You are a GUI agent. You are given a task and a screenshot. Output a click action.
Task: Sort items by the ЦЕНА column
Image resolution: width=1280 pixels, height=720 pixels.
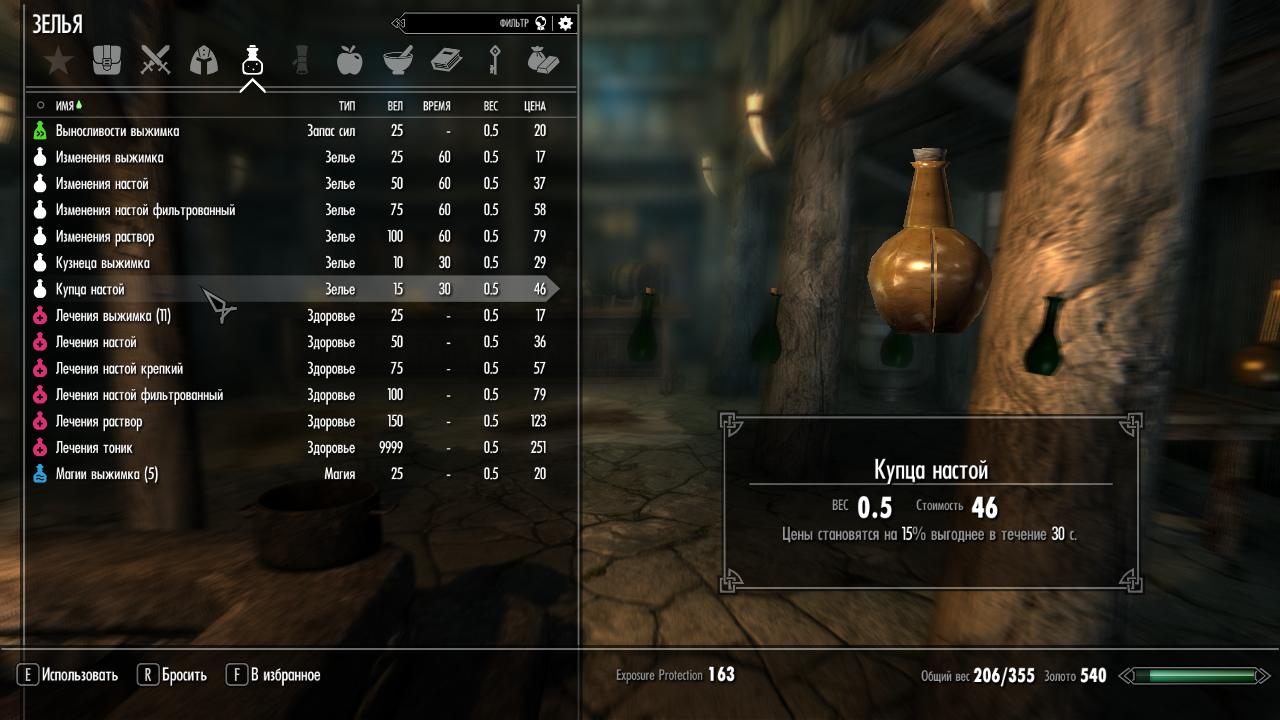534,105
